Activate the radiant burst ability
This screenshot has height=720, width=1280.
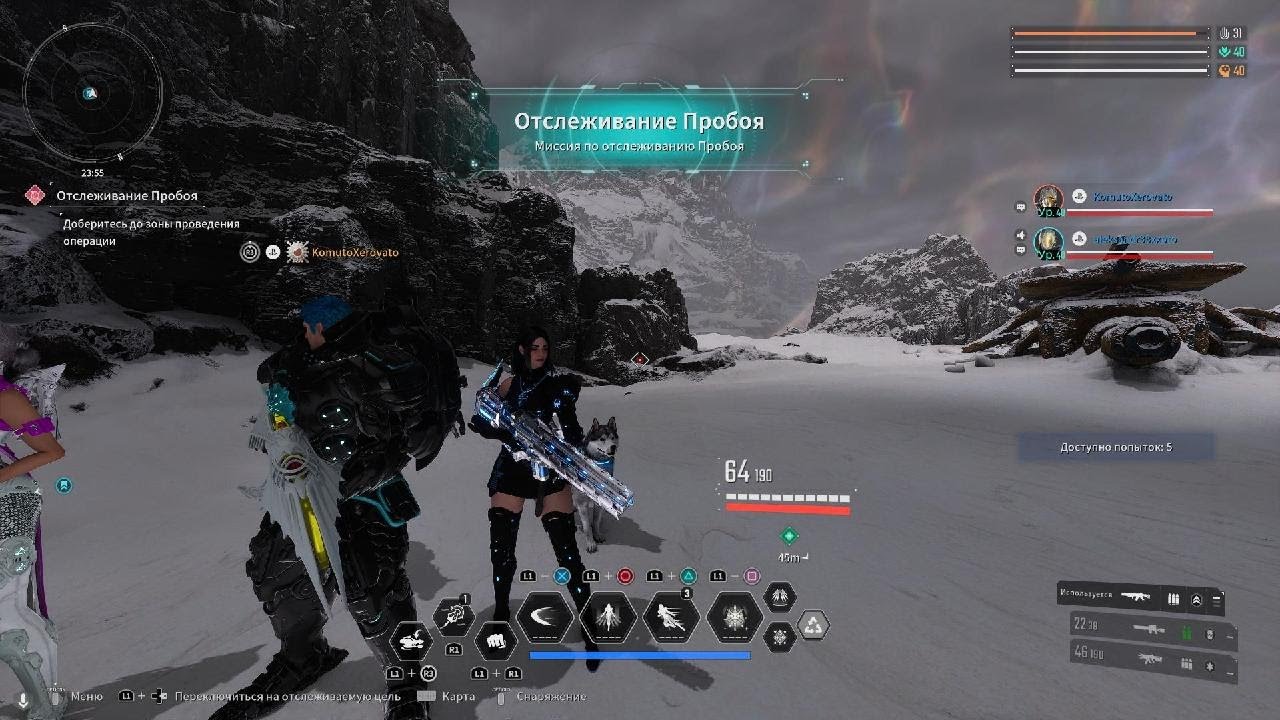[735, 618]
